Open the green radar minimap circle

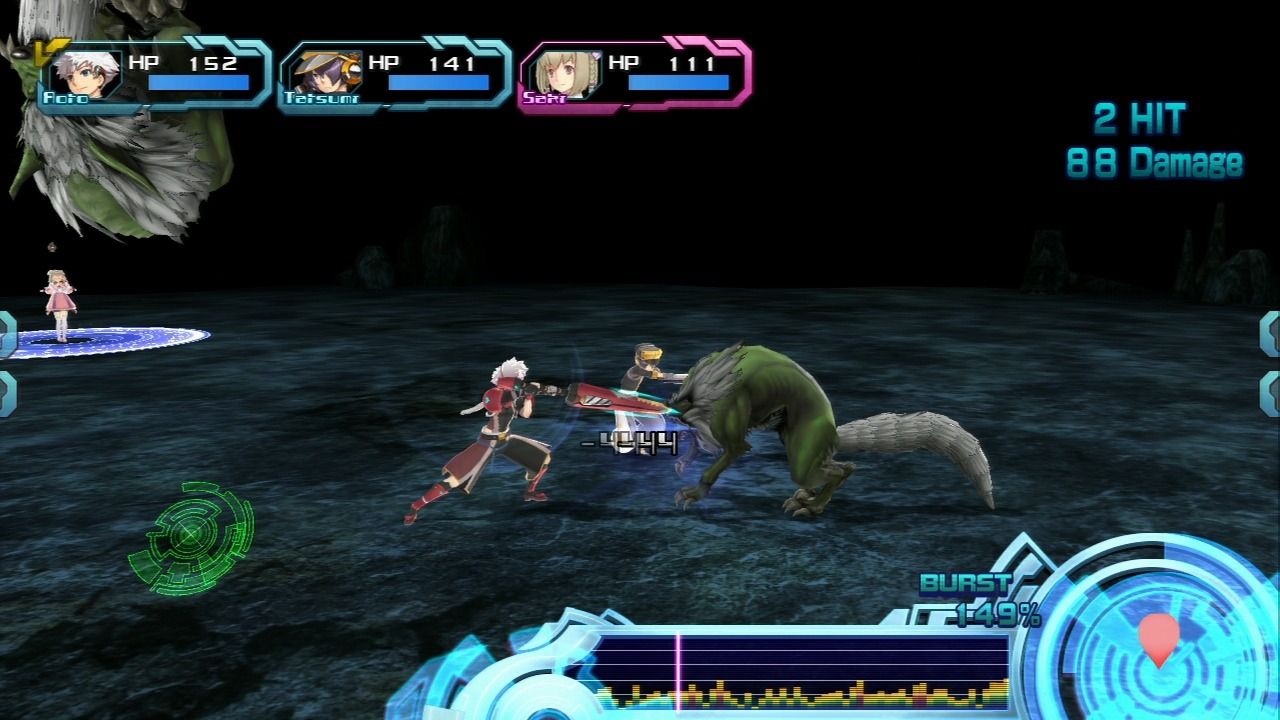(190, 537)
